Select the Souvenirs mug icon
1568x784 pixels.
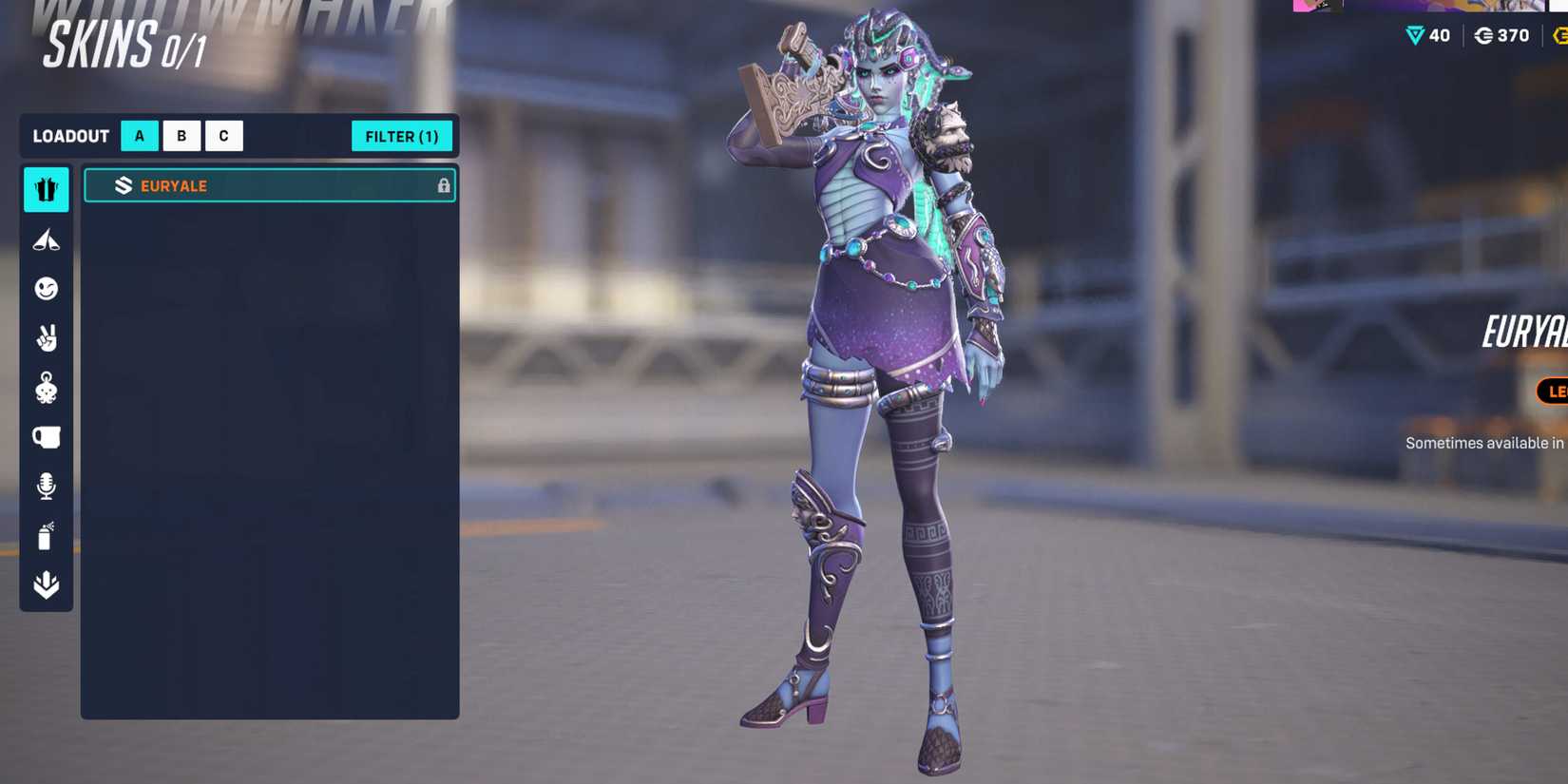pyautogui.click(x=45, y=436)
